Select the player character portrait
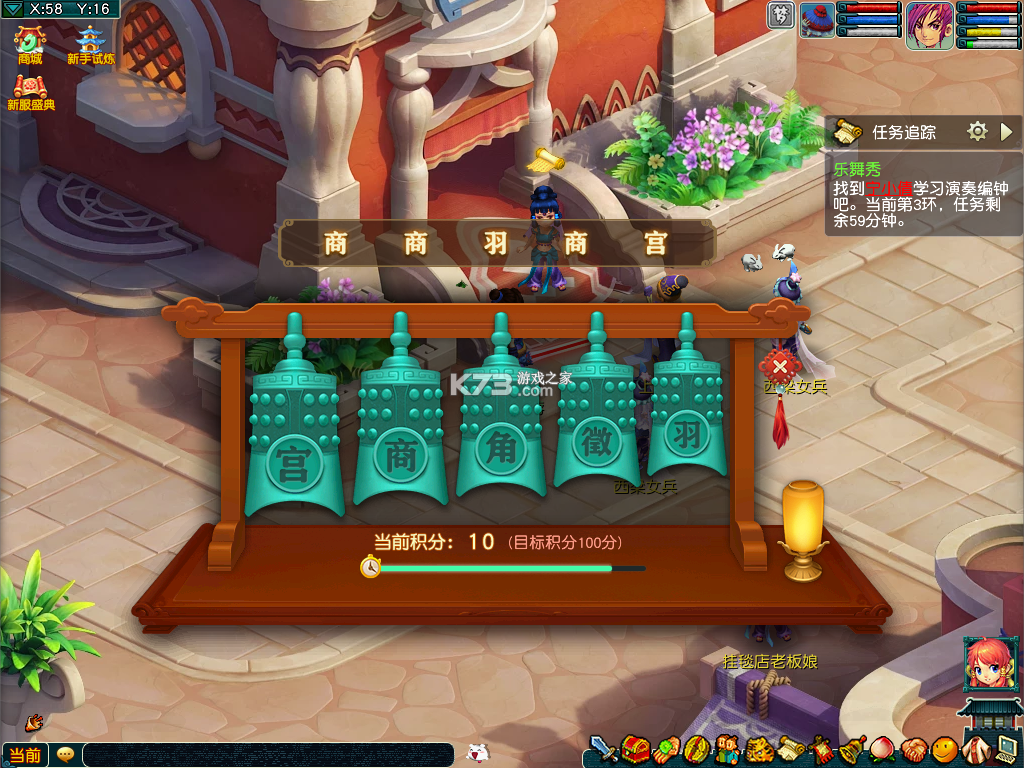Screen dimensions: 1024x768 [x=929, y=25]
